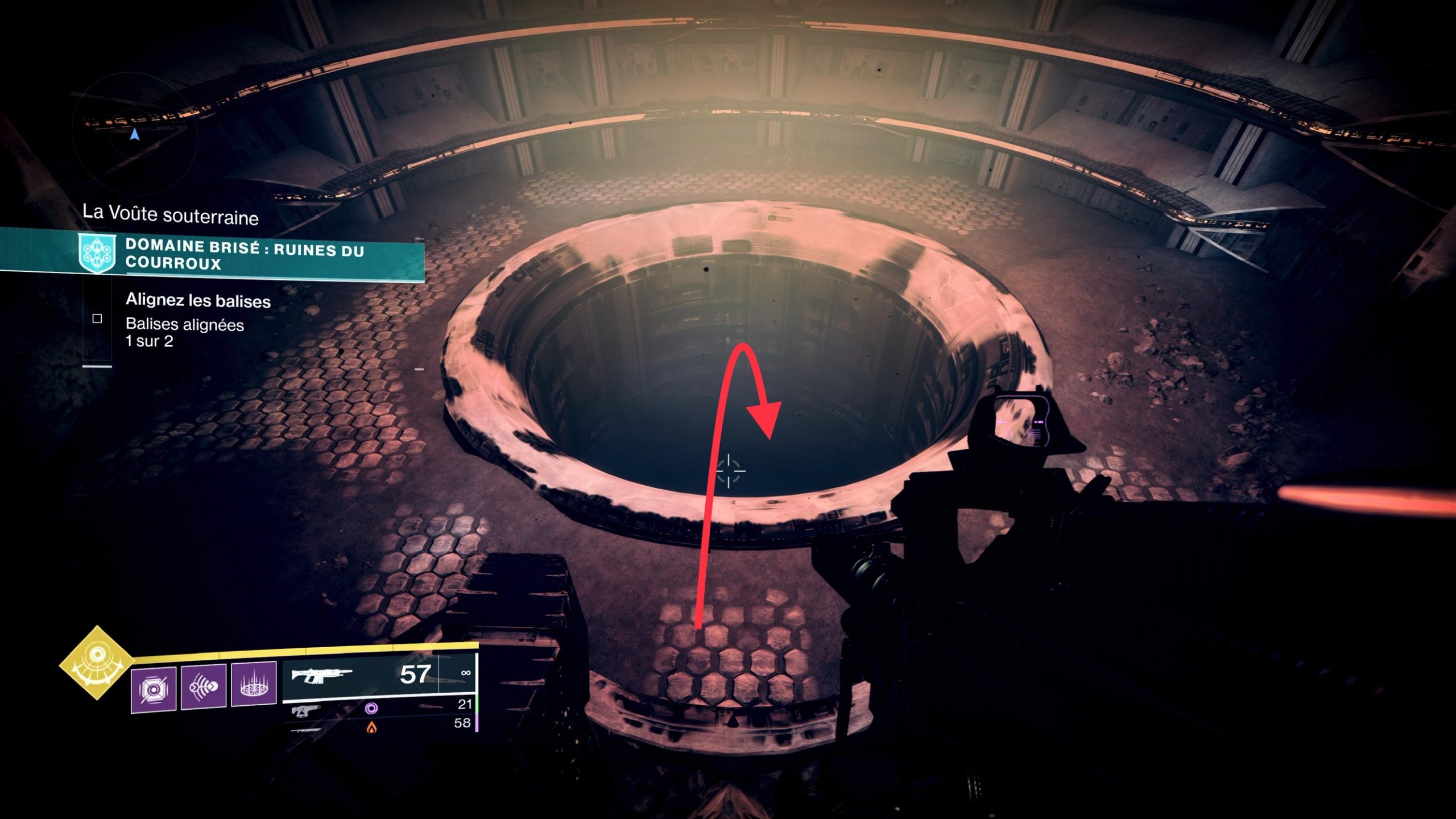This screenshot has height=819, width=1456.
Task: Open the radar in the top-left corner
Action: (x=135, y=135)
